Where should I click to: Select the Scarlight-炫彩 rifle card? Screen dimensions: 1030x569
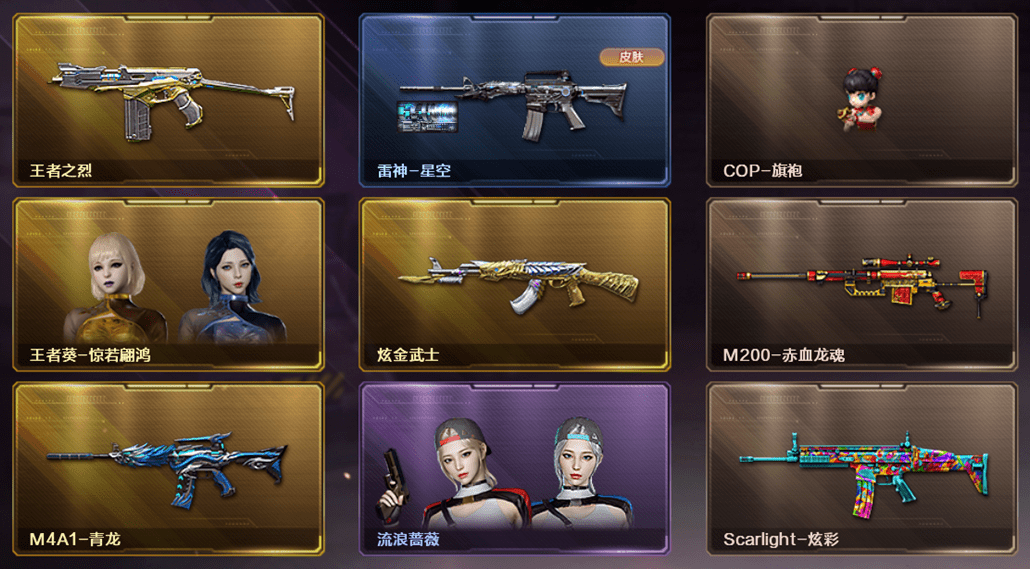862,468
